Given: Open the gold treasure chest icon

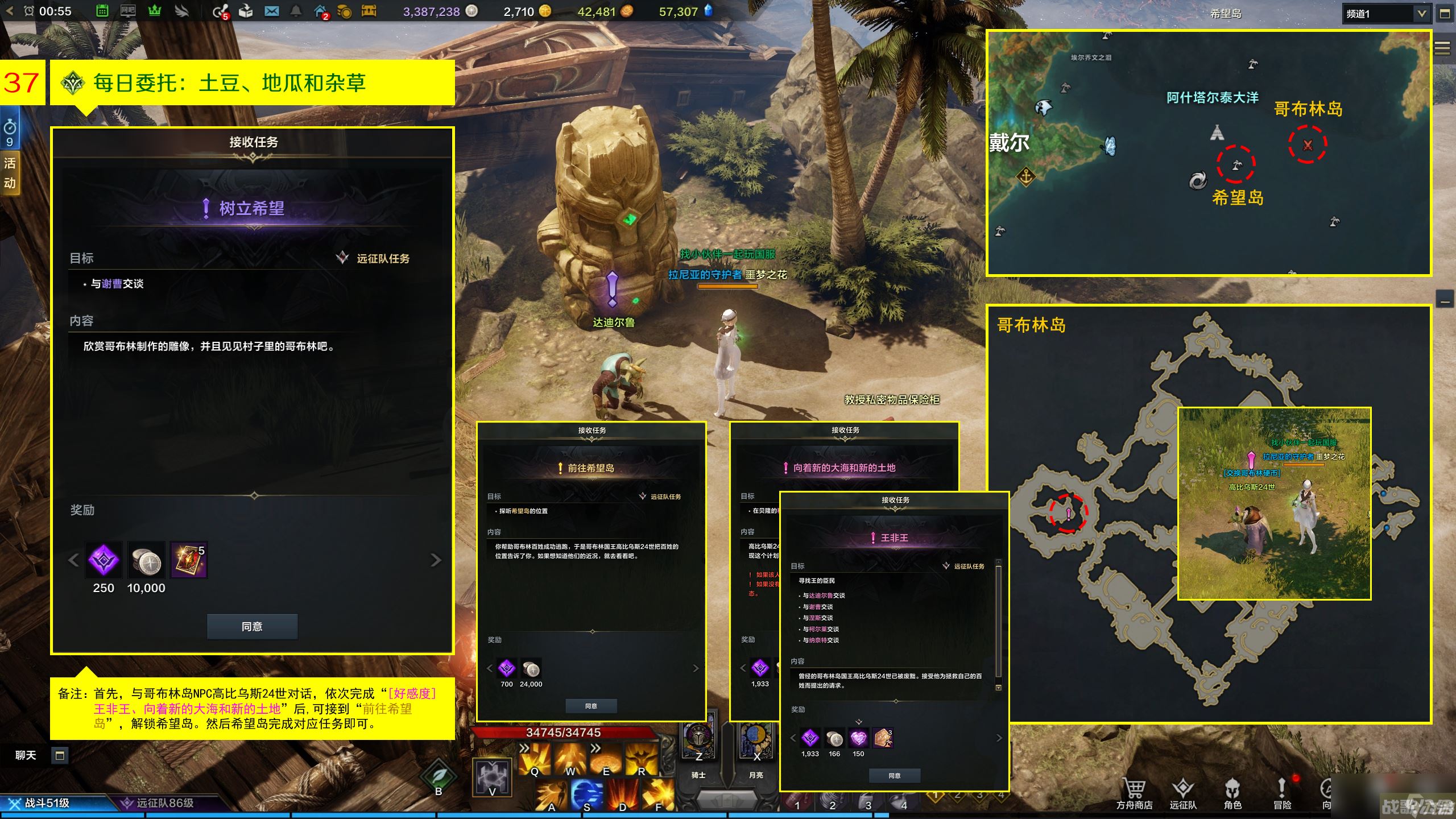Looking at the screenshot, I should 369,11.
